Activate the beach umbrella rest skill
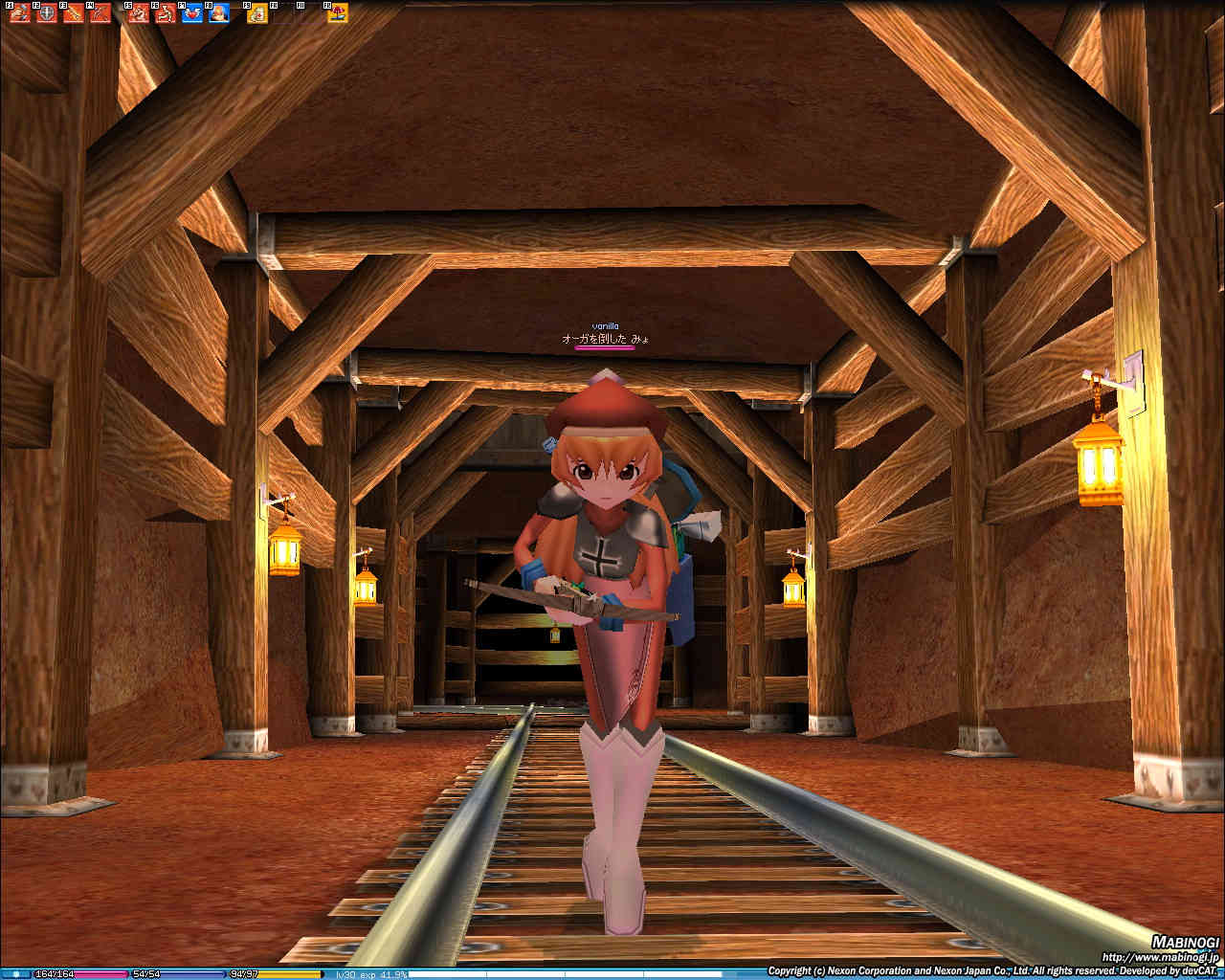The height and width of the screenshot is (980, 1225). (338, 13)
